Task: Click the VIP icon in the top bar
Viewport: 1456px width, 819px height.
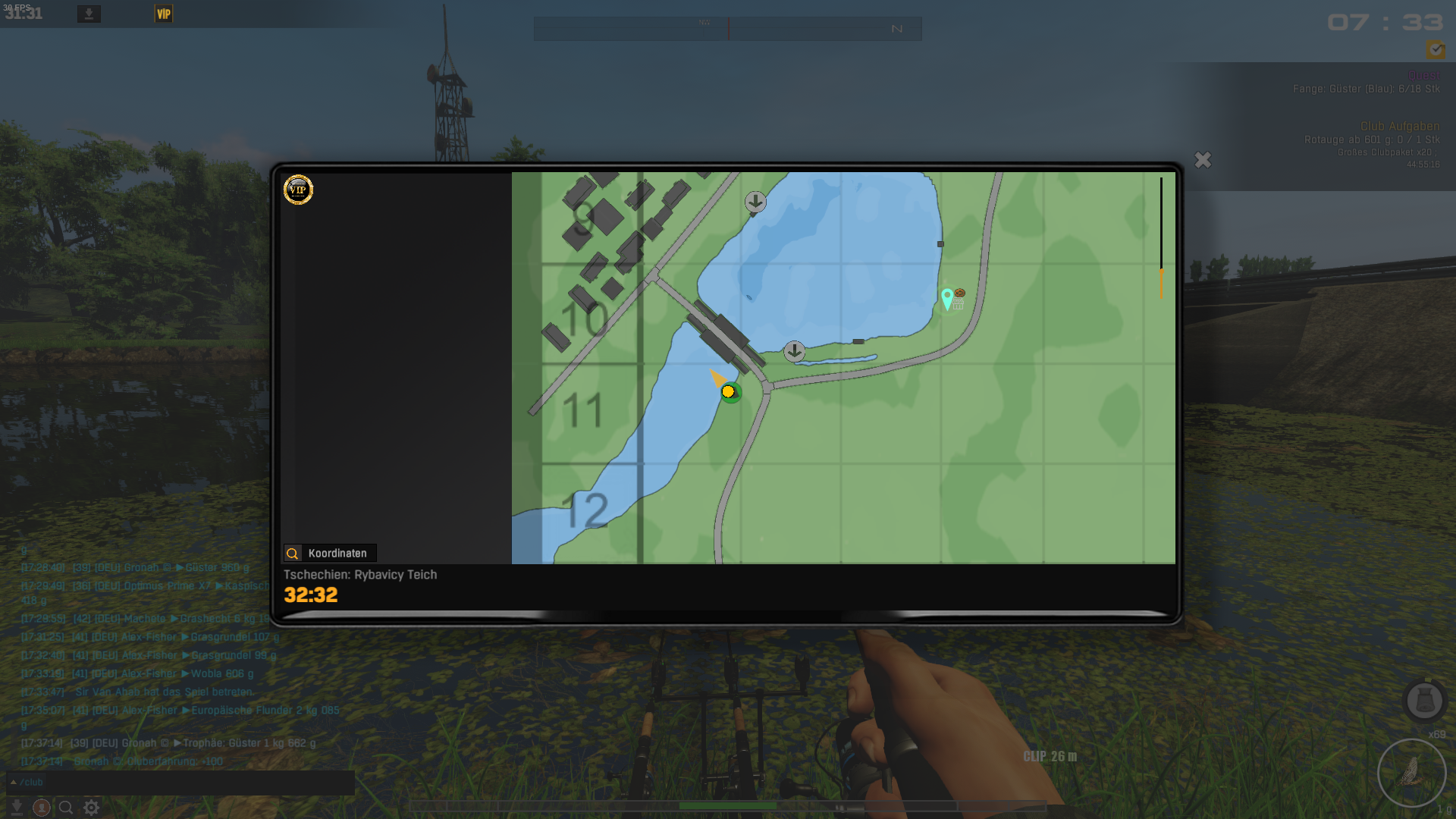Action: 164,14
